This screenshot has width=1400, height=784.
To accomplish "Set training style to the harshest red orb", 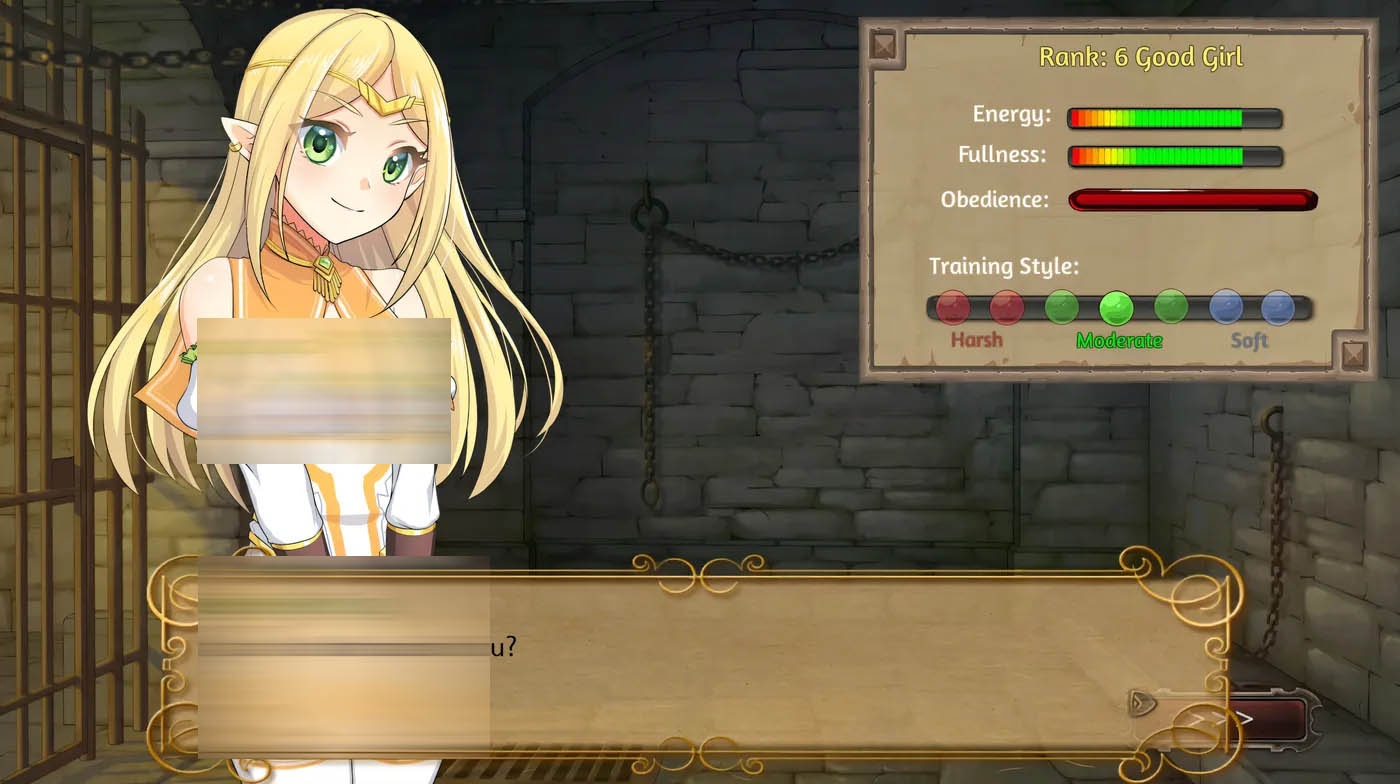I will point(952,307).
